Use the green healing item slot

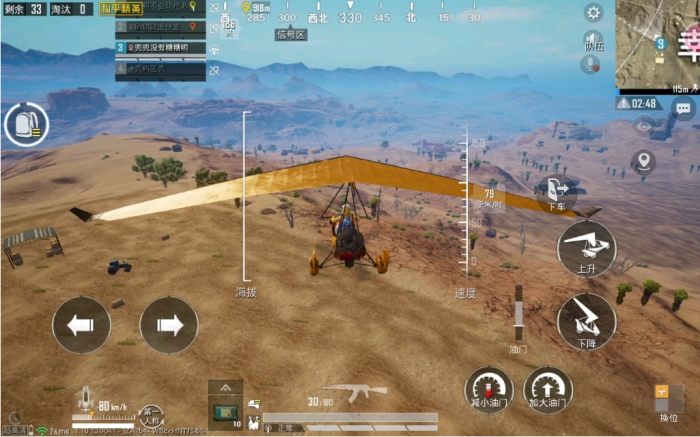(225, 411)
